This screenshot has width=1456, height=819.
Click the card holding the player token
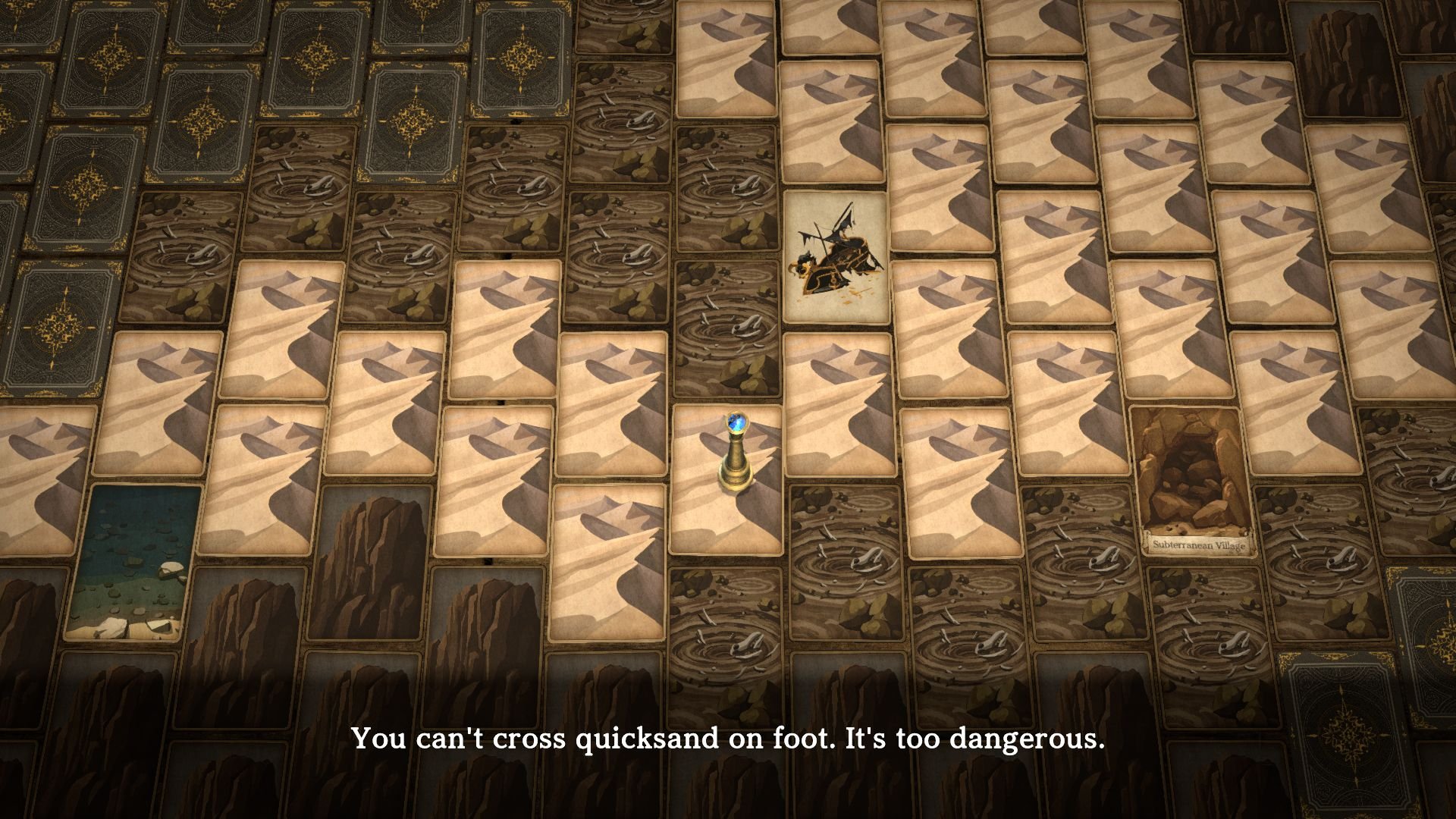tap(726, 479)
